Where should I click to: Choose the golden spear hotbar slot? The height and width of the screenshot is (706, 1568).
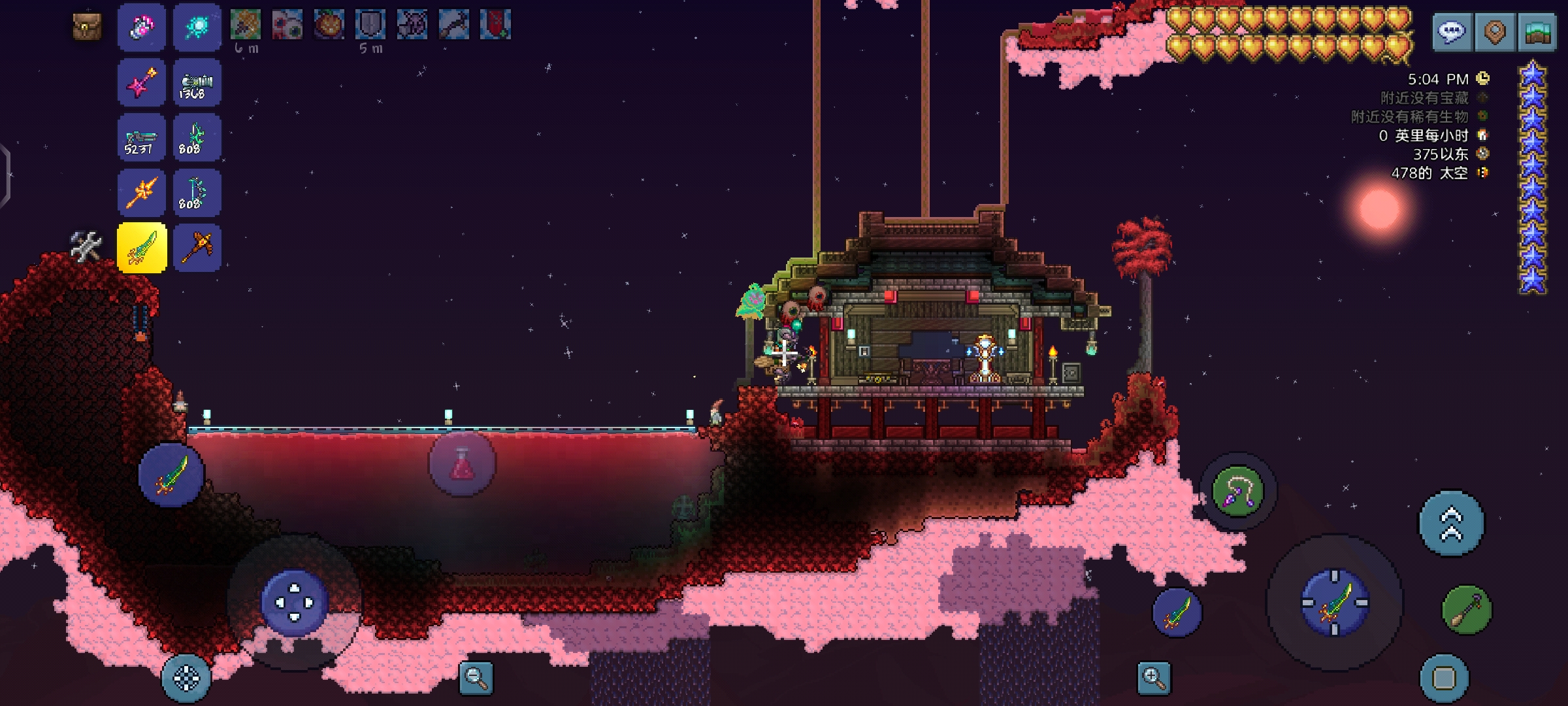pos(142,193)
